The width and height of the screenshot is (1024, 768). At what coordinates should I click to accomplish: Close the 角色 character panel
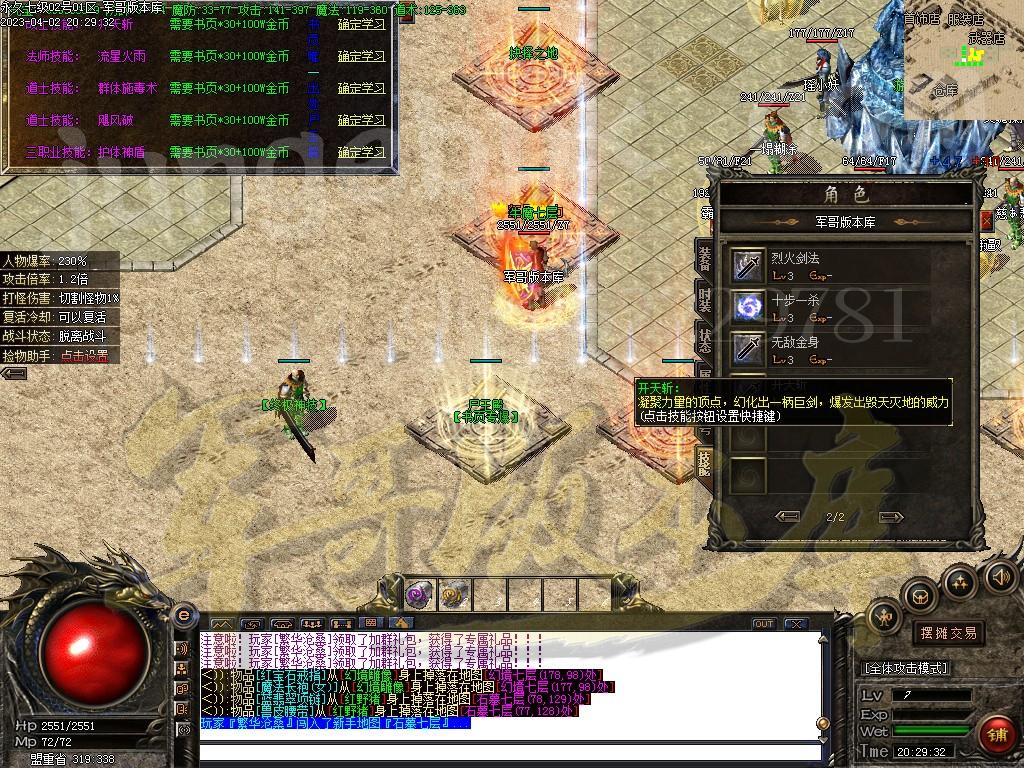tap(986, 221)
